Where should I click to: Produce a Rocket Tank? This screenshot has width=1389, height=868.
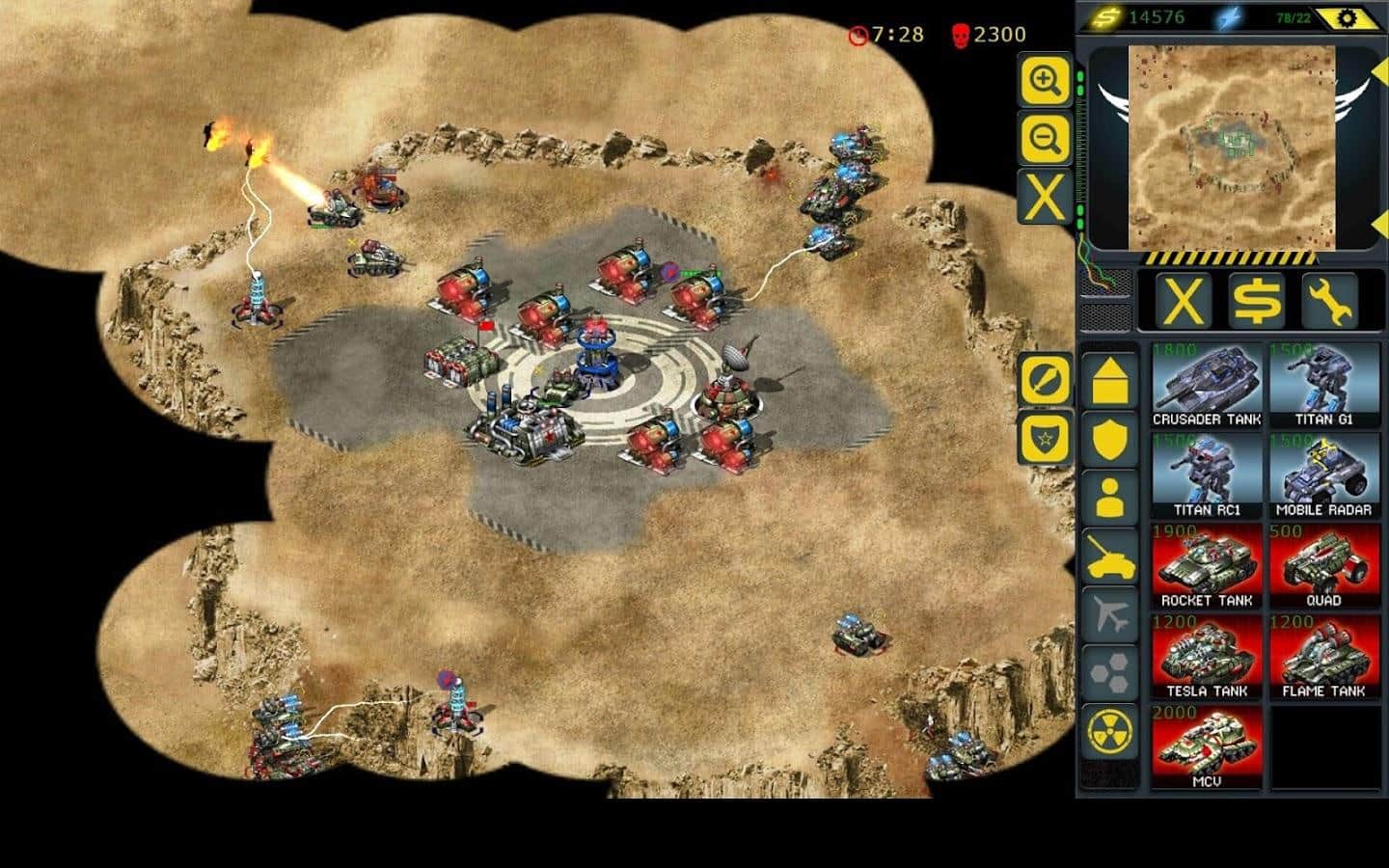pyautogui.click(x=1207, y=567)
